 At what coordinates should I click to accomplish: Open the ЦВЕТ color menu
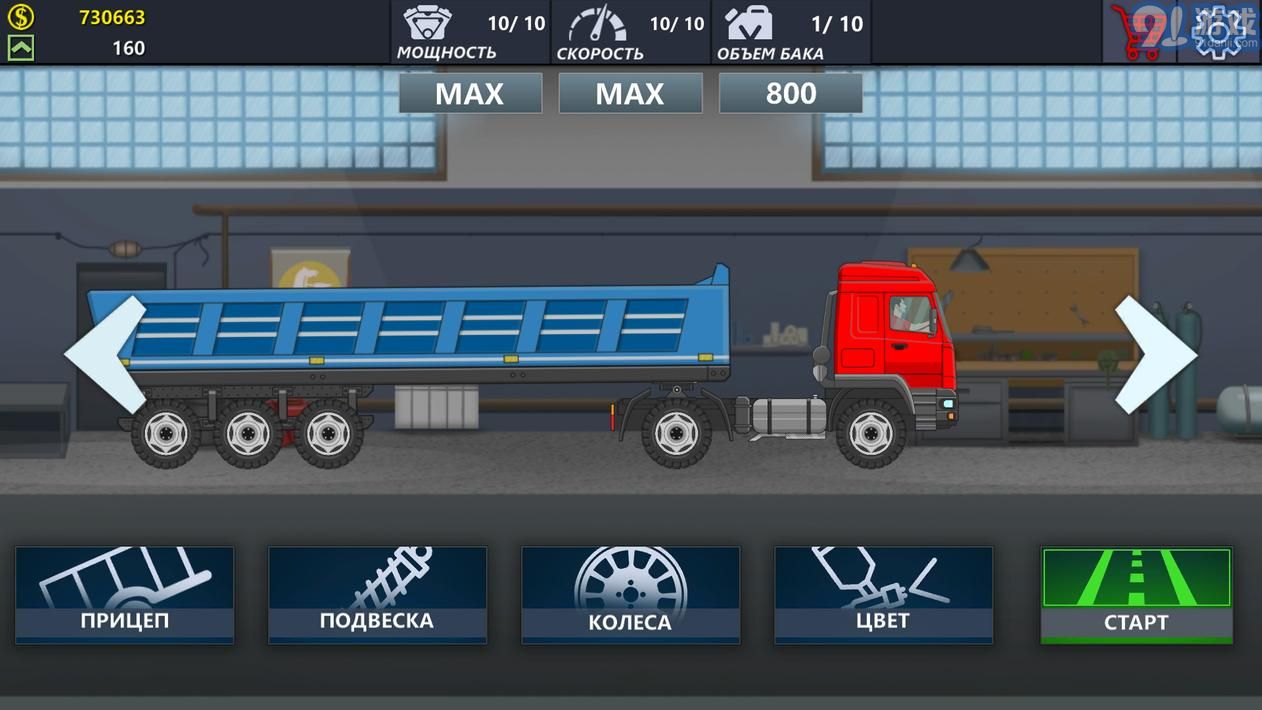point(883,594)
